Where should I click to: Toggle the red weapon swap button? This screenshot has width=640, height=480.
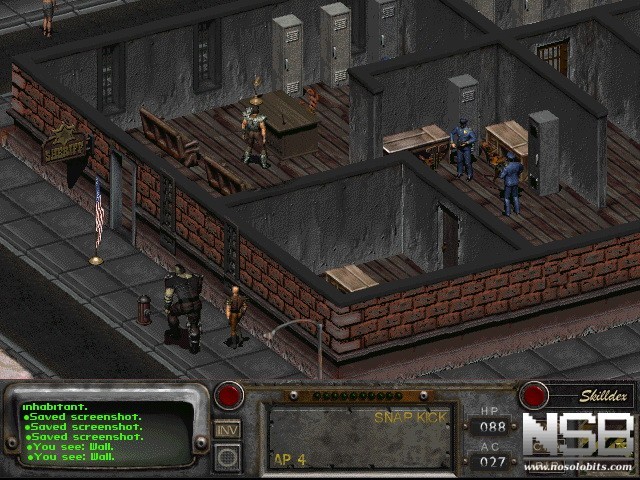(230, 395)
